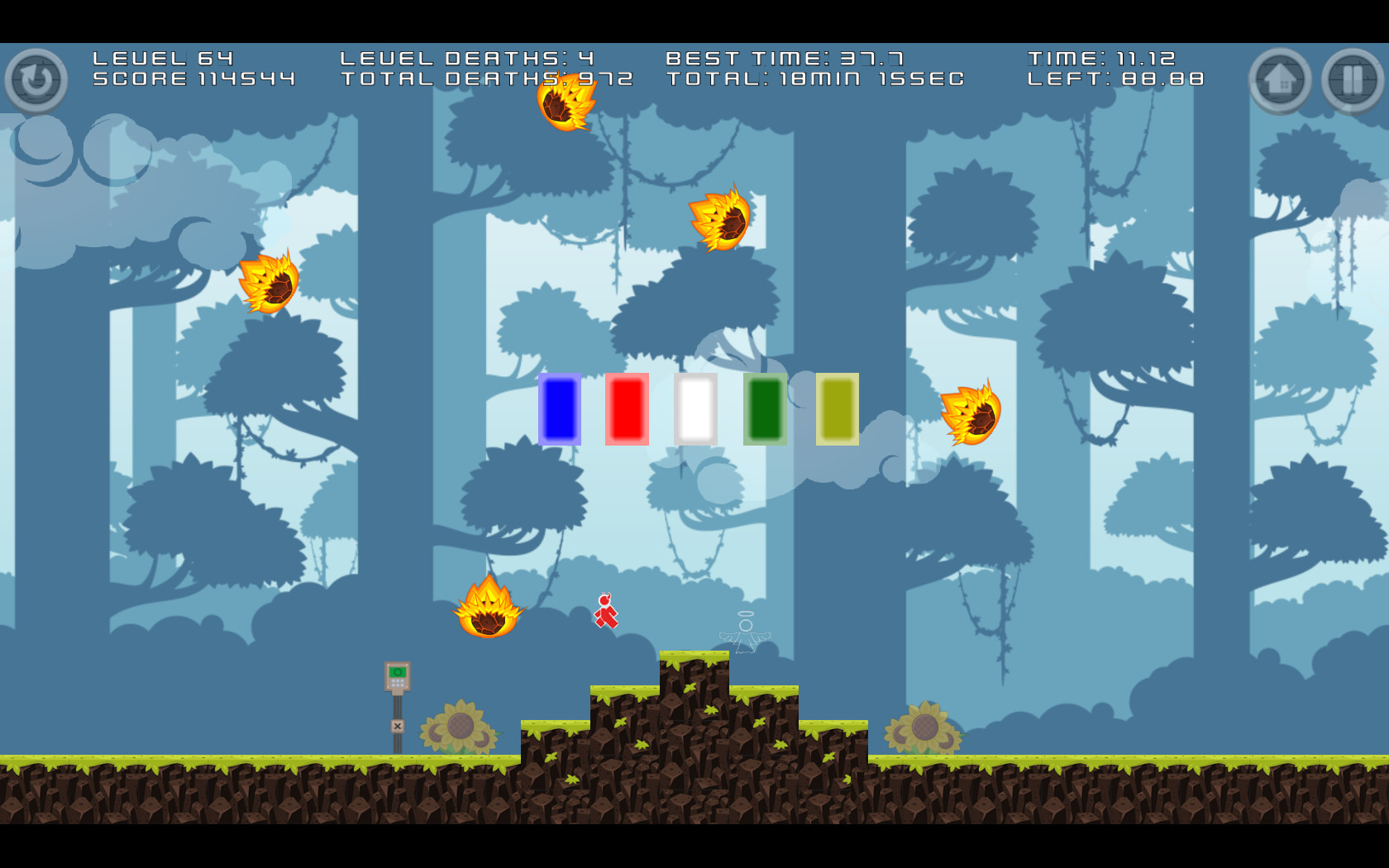The width and height of the screenshot is (1389, 868).
Task: Click the red player character
Action: pos(606,610)
